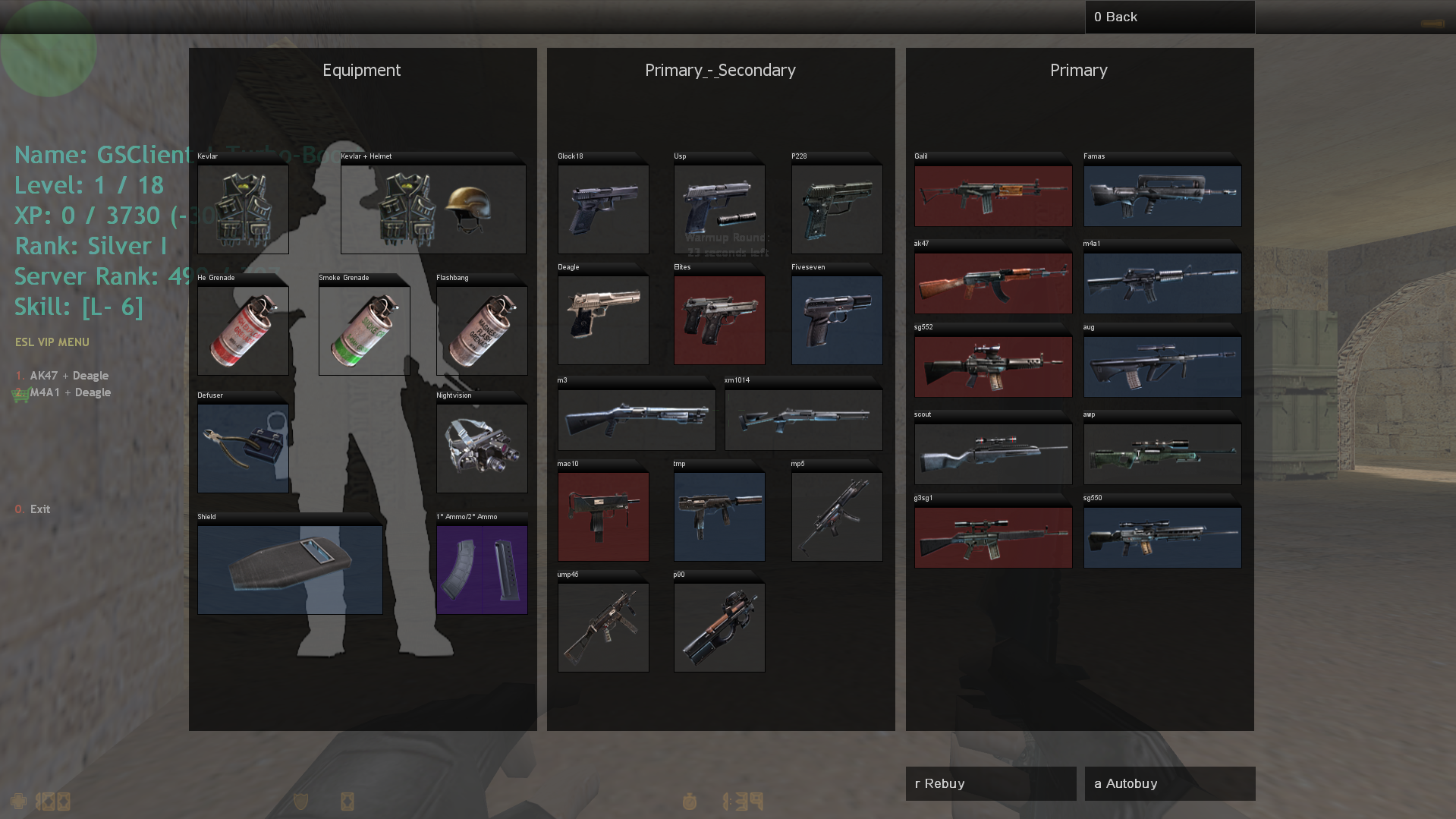Buy the awp sniper rifle
Viewport: 1456px width, 819px height.
point(1162,454)
